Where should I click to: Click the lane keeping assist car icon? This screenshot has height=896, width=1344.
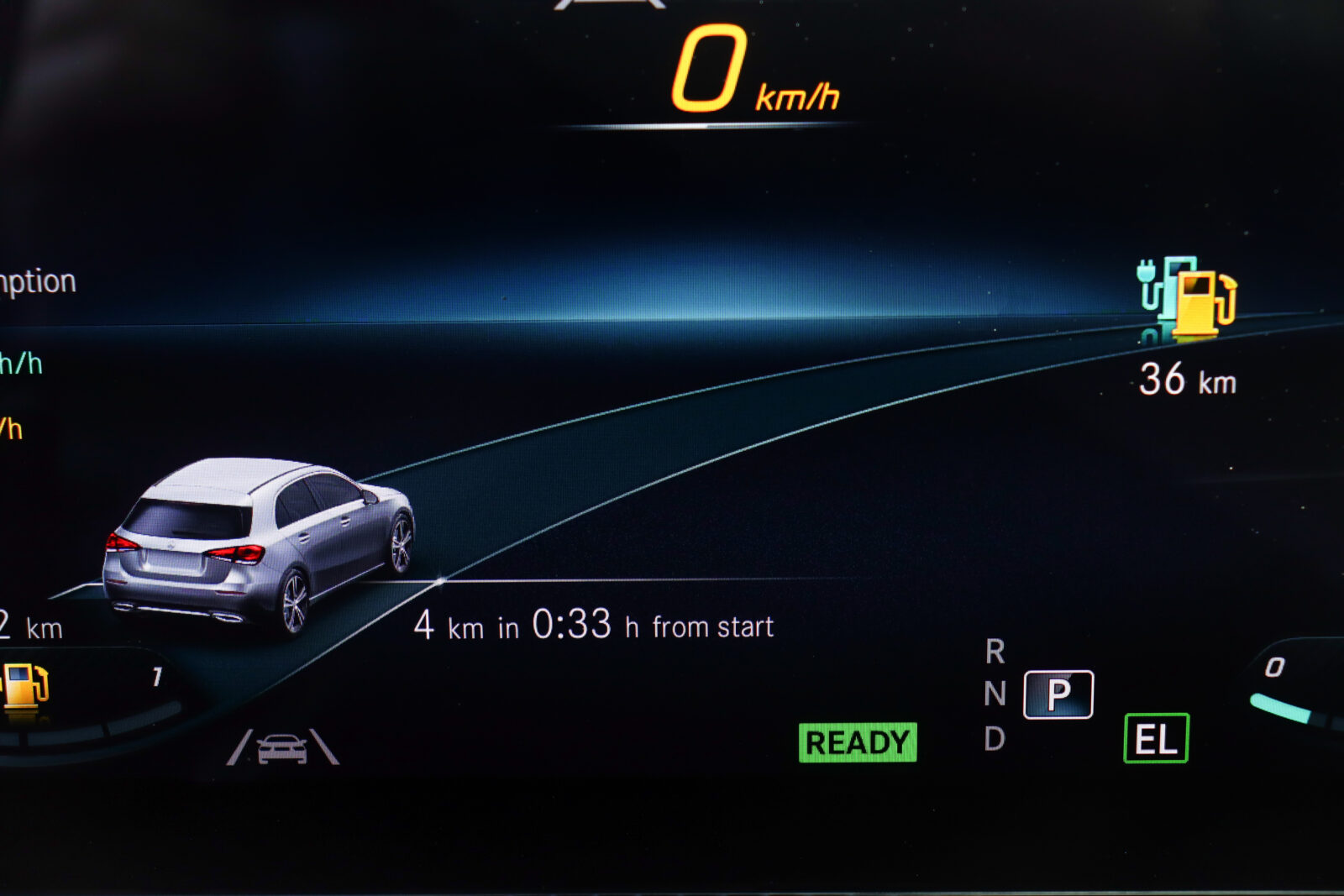(282, 747)
